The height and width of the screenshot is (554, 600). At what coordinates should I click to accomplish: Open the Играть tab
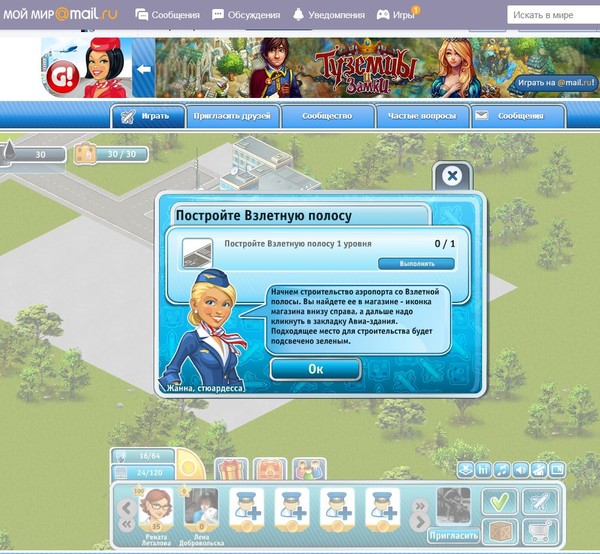coord(147,116)
